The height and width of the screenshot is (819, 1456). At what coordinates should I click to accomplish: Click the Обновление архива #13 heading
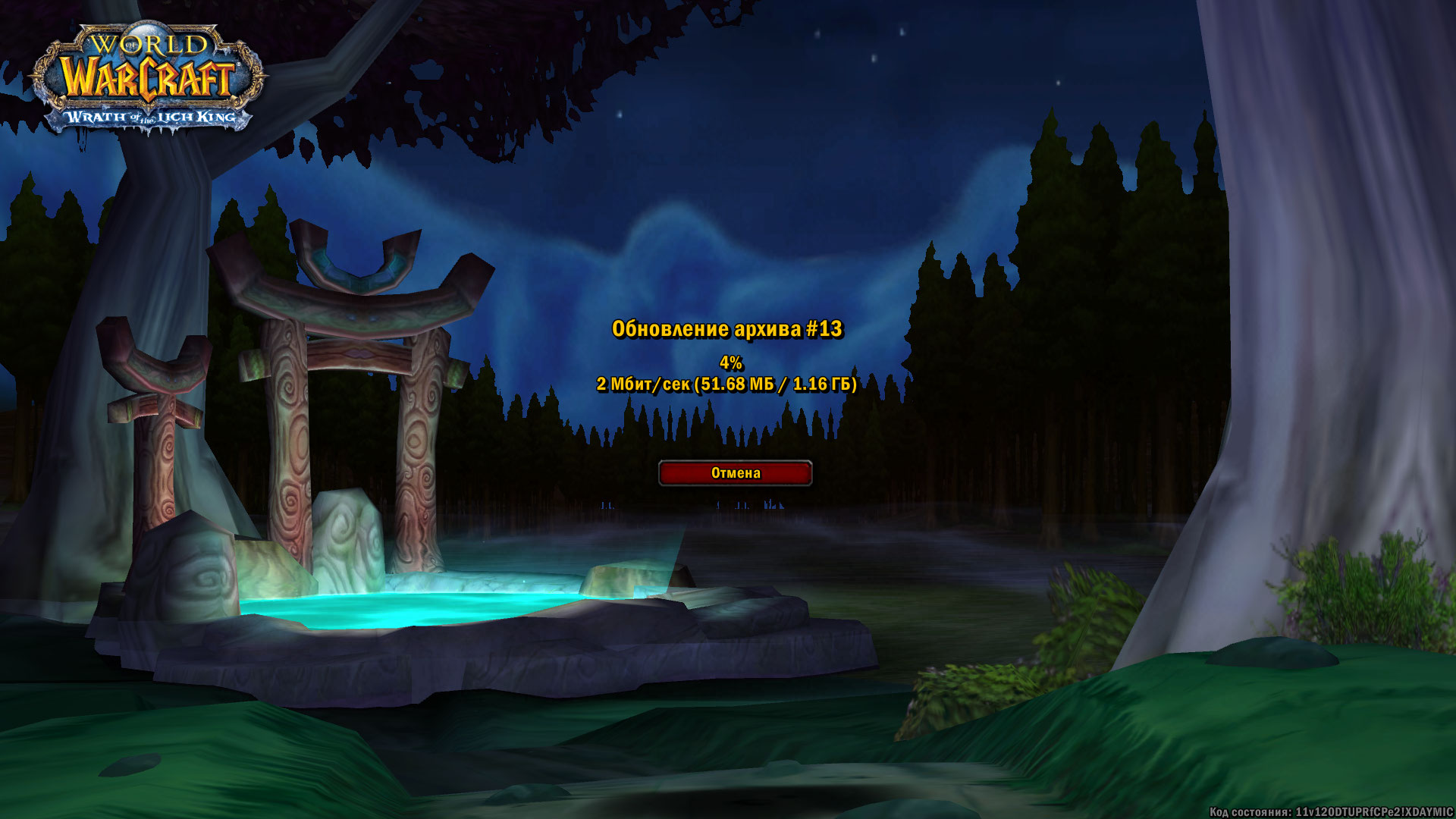[x=730, y=329]
